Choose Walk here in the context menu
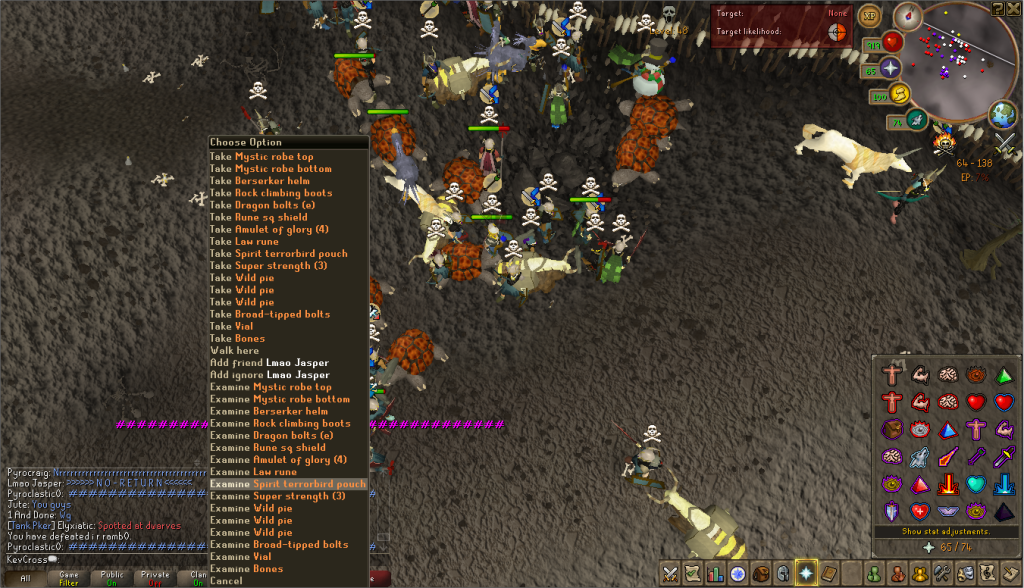The height and width of the screenshot is (588, 1024). click(234, 350)
